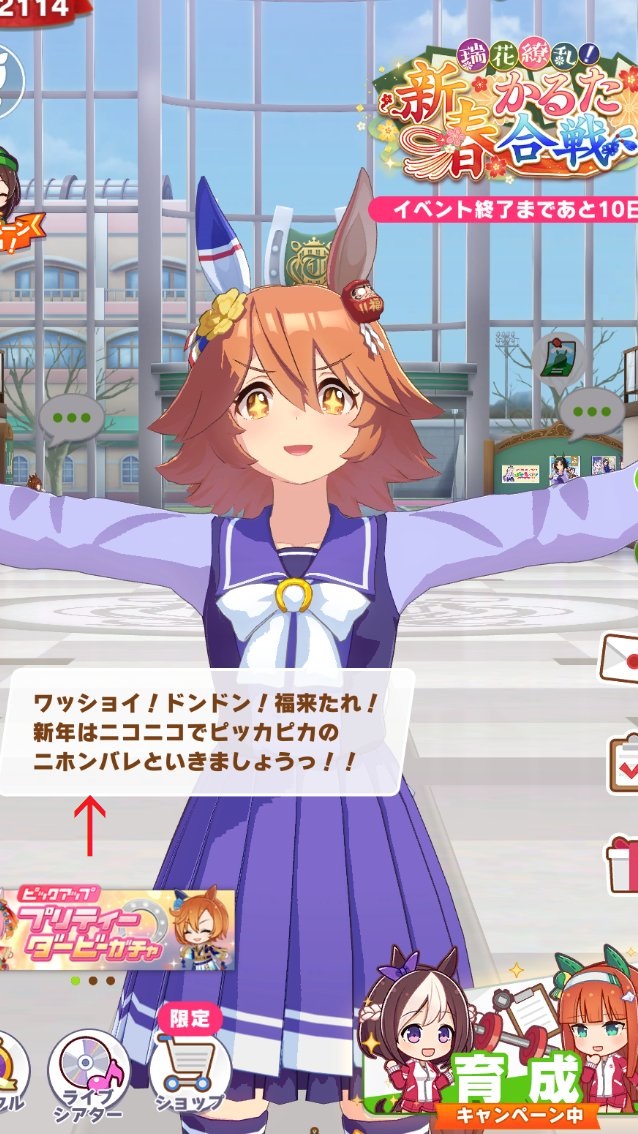The height and width of the screenshot is (1134, 638).
Task: Start training with the 育成 button
Action: (520, 1085)
